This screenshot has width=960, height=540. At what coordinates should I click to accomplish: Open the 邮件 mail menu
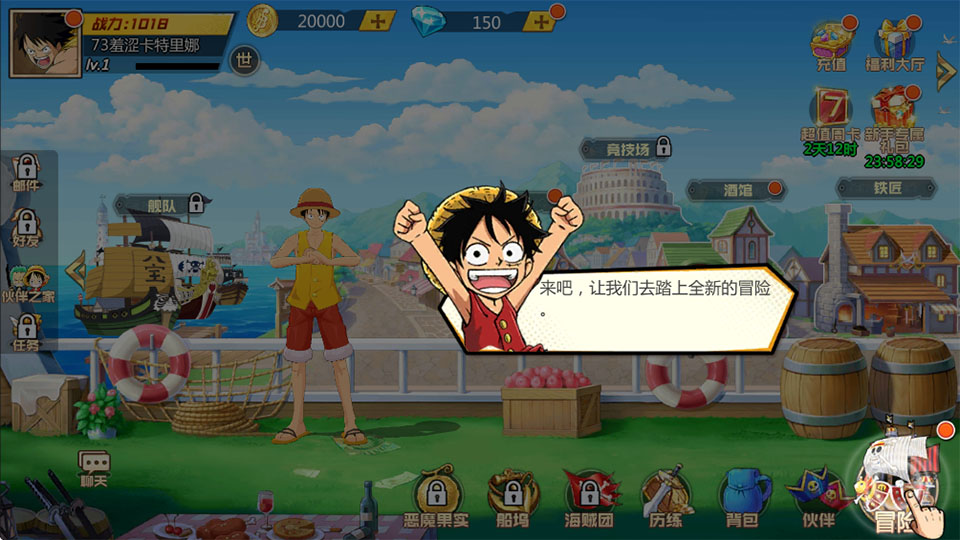click(27, 172)
